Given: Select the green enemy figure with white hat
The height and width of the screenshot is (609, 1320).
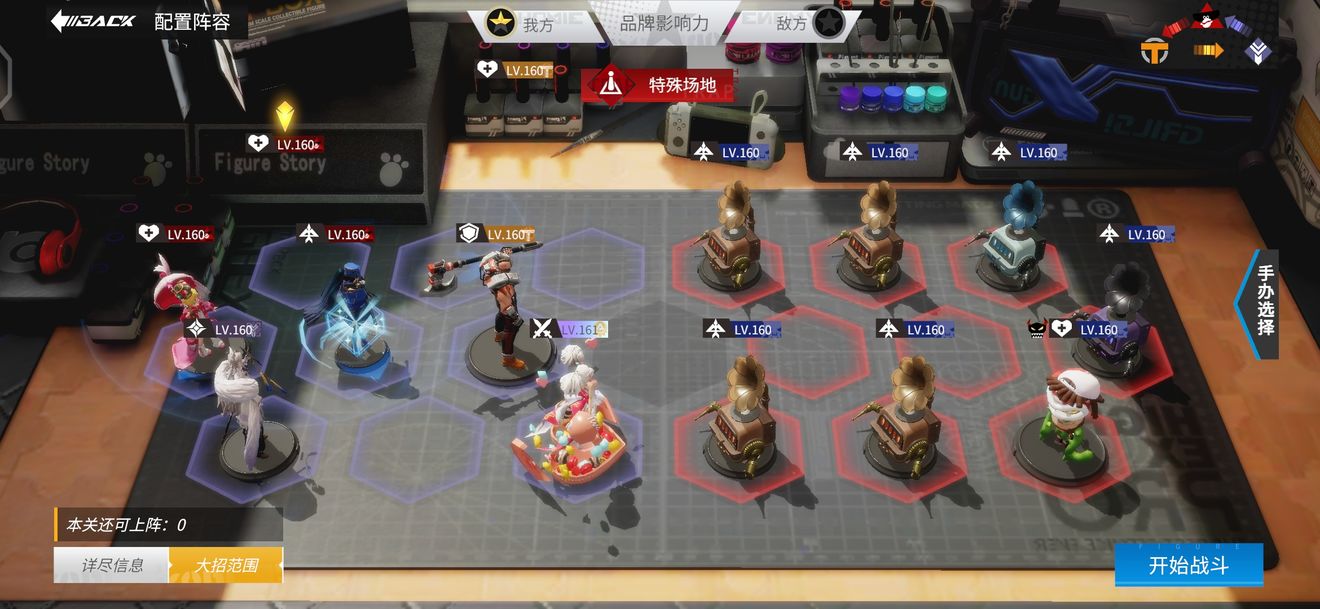Looking at the screenshot, I should [1064, 420].
